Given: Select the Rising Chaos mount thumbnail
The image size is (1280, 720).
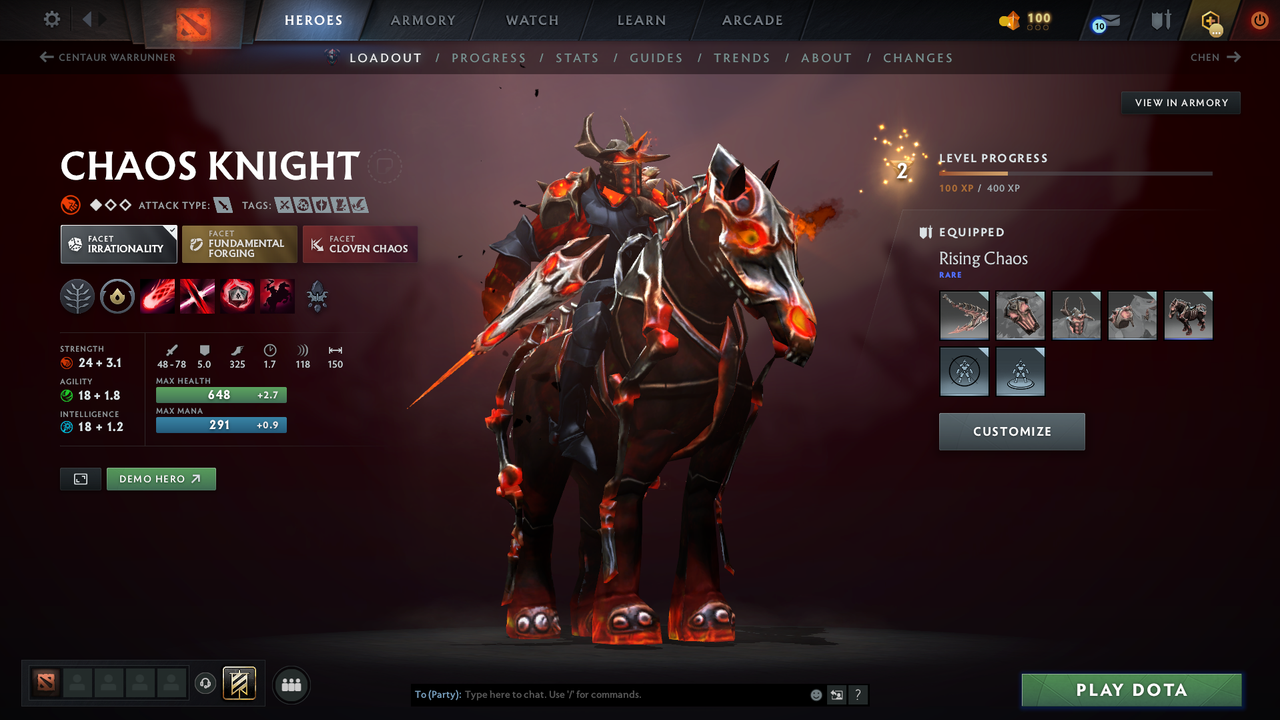Looking at the screenshot, I should pyautogui.click(x=1188, y=315).
